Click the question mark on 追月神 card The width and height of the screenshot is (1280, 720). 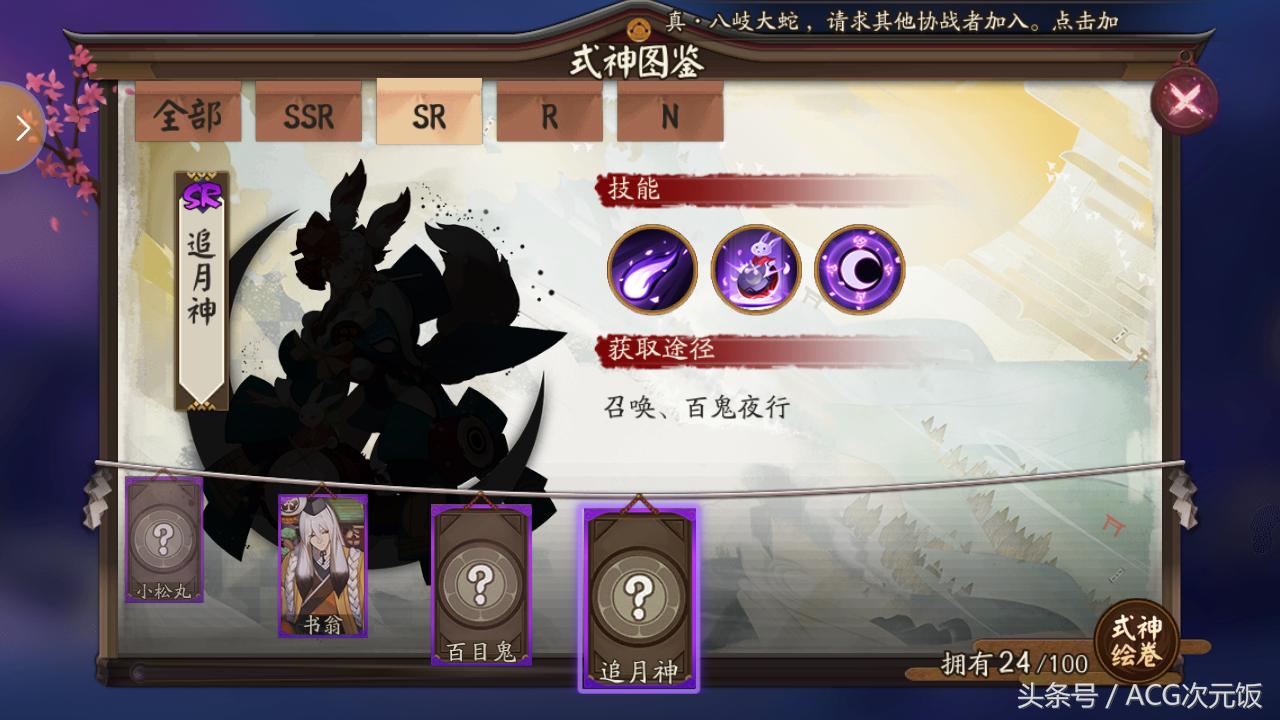coord(640,593)
